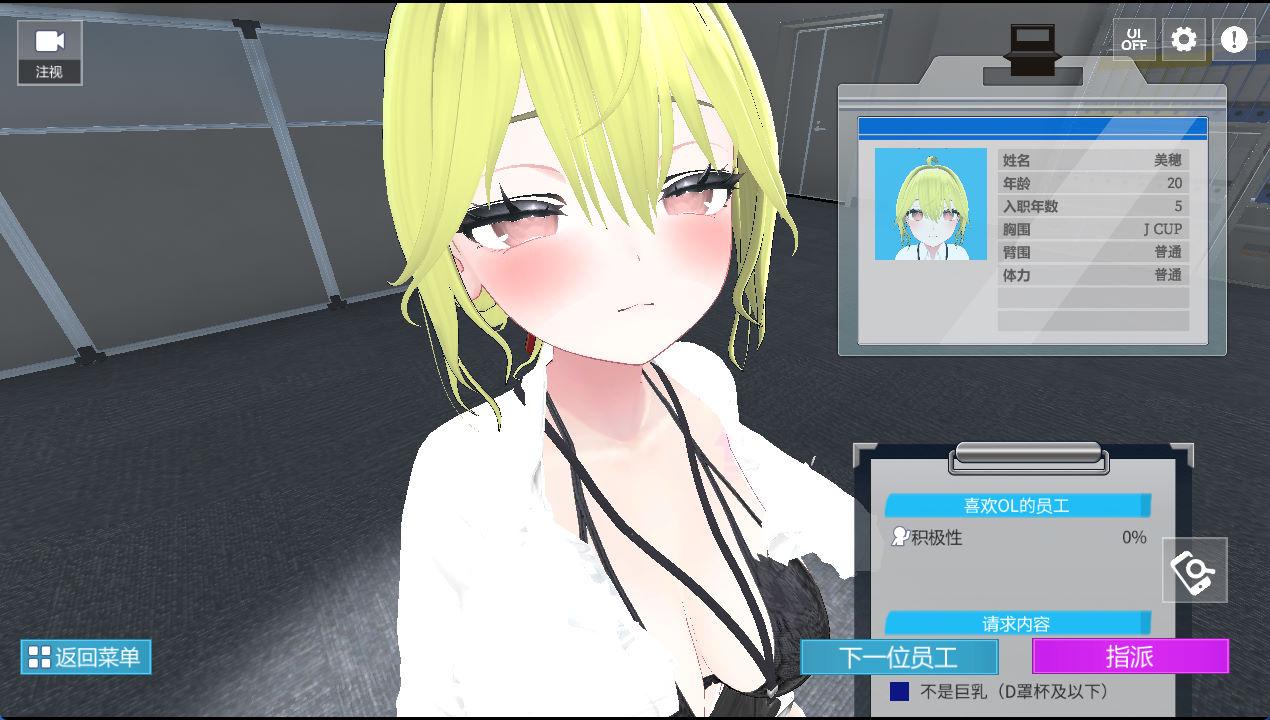1270x720 pixels.
Task: Open the phone inspect icon
Action: (x=1195, y=570)
